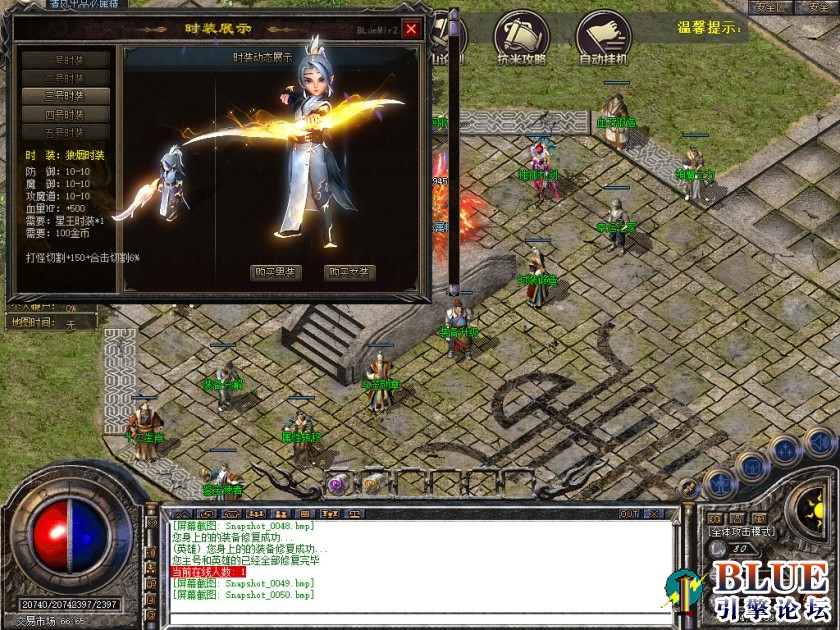Select the 一号时装 costume entry
The height and width of the screenshot is (630, 840).
[x=65, y=60]
